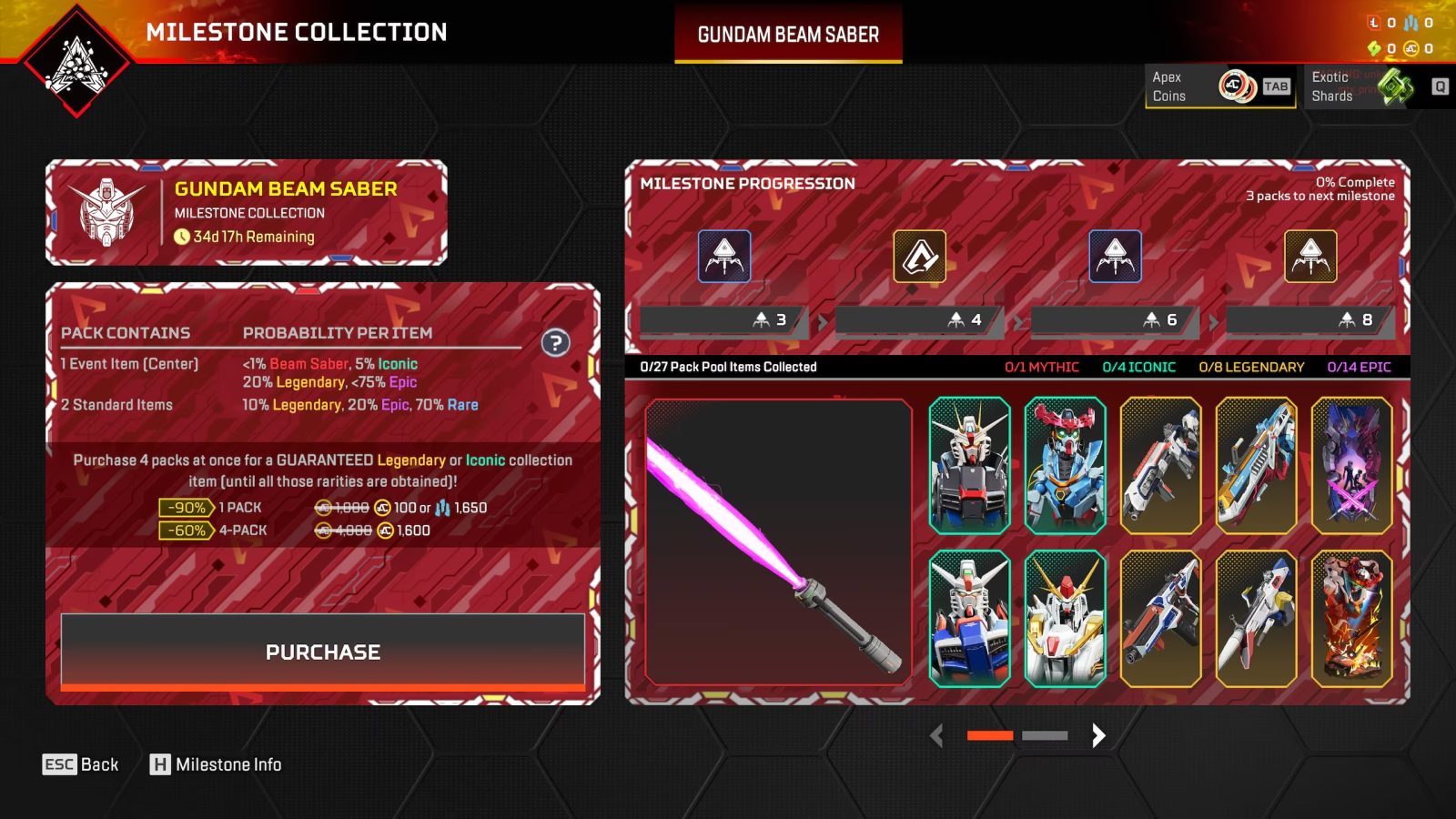Screen dimensions: 1456x819
Task: Open the Apex Coins TAB panel
Action: click(x=1275, y=87)
